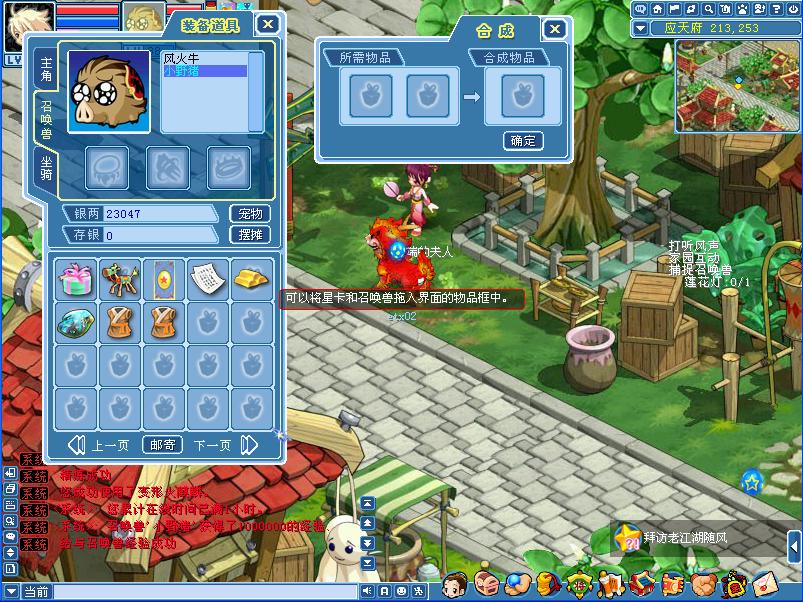This screenshot has width=803, height=602.
Task: Confirm synthesis with the 确定 button
Action: (522, 141)
